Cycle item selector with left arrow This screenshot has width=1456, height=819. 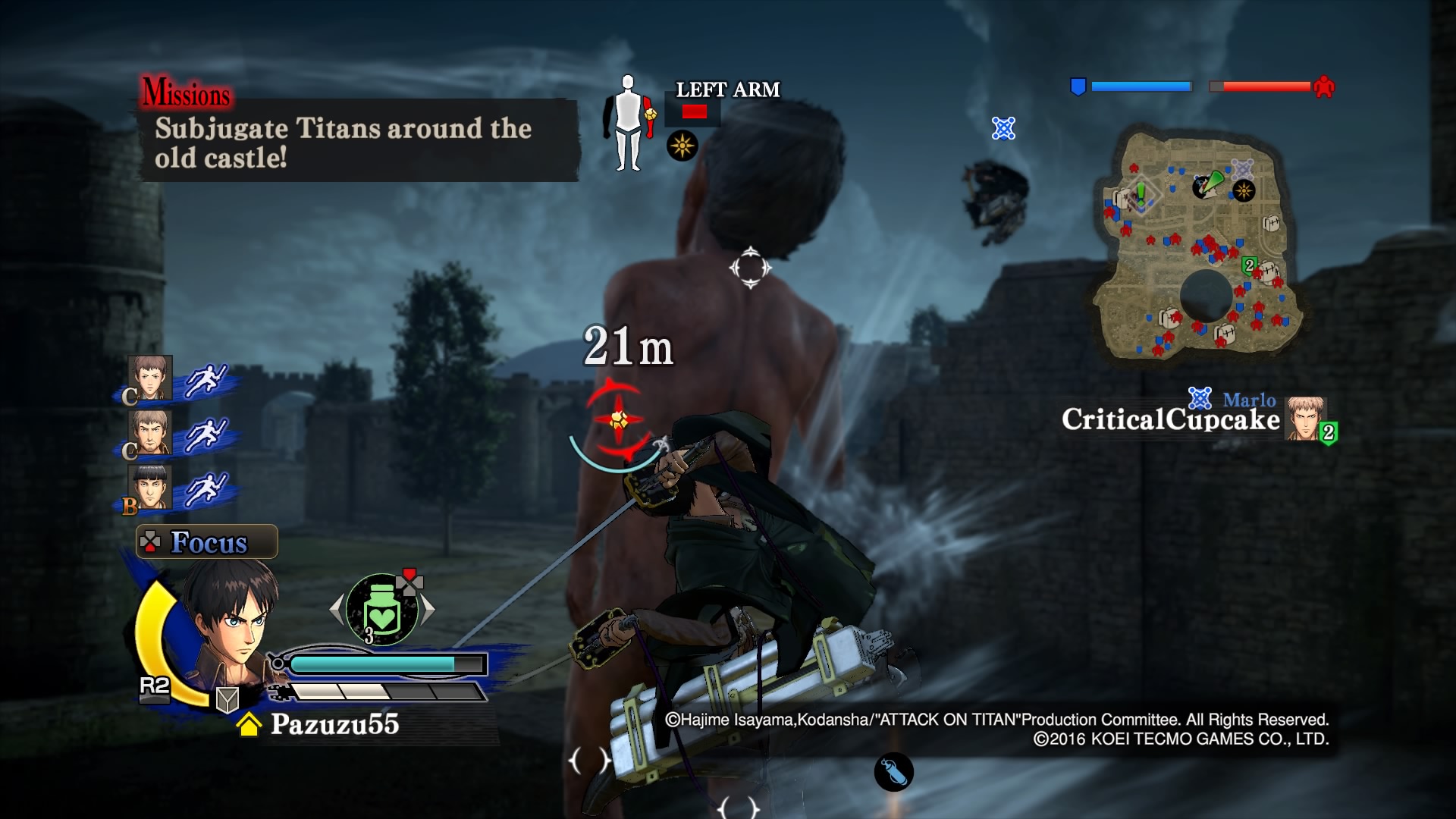337,609
